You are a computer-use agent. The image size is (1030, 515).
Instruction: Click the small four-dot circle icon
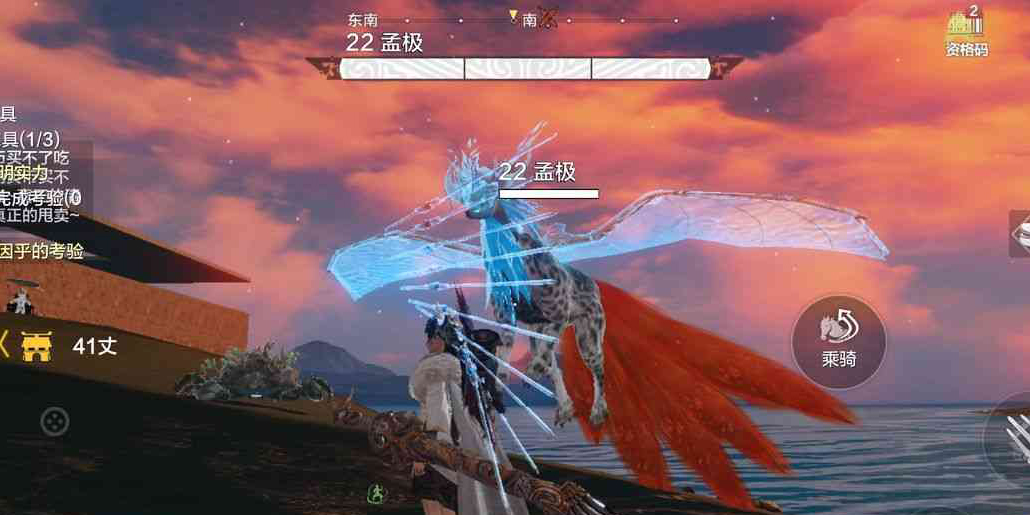54,421
